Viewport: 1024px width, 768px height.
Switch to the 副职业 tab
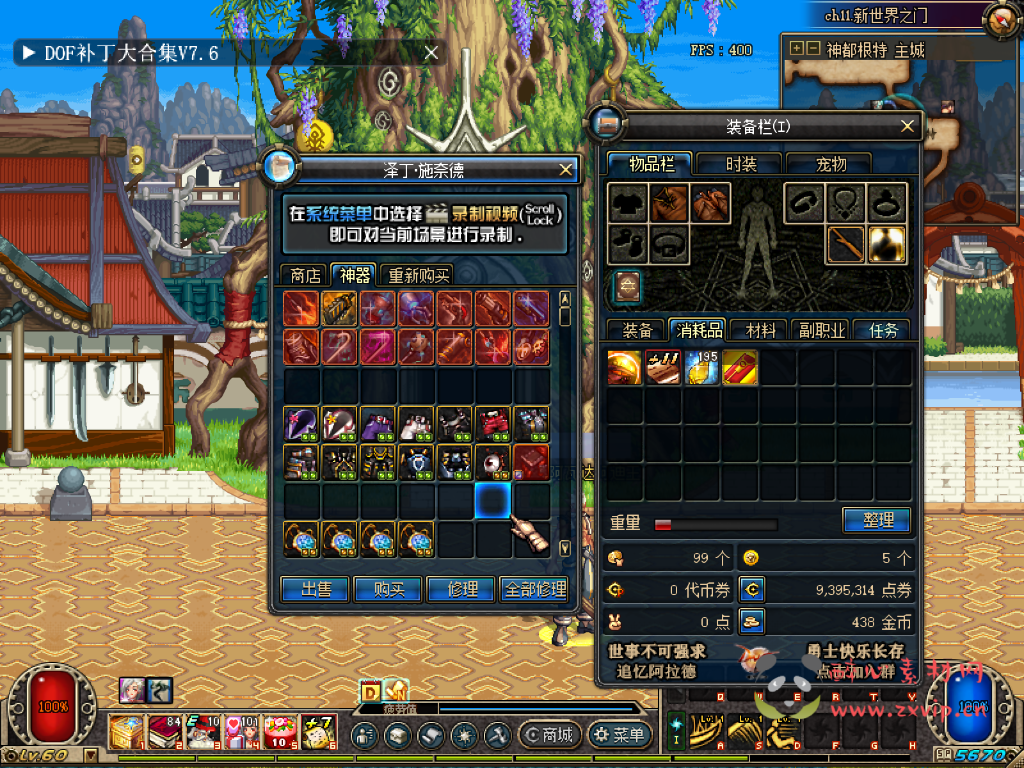pyautogui.click(x=821, y=330)
